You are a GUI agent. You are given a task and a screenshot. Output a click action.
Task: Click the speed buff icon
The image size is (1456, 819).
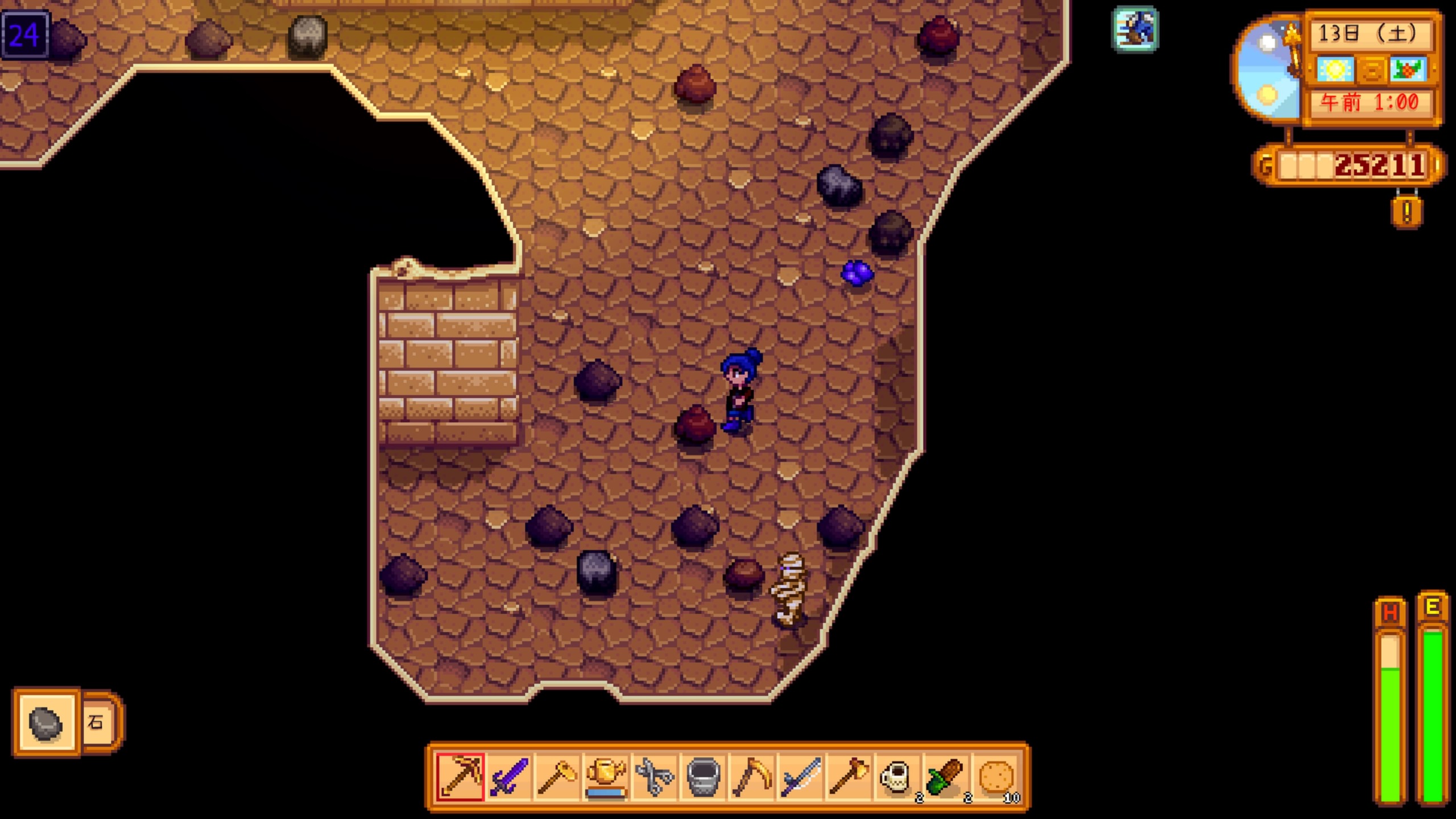tap(1135, 29)
